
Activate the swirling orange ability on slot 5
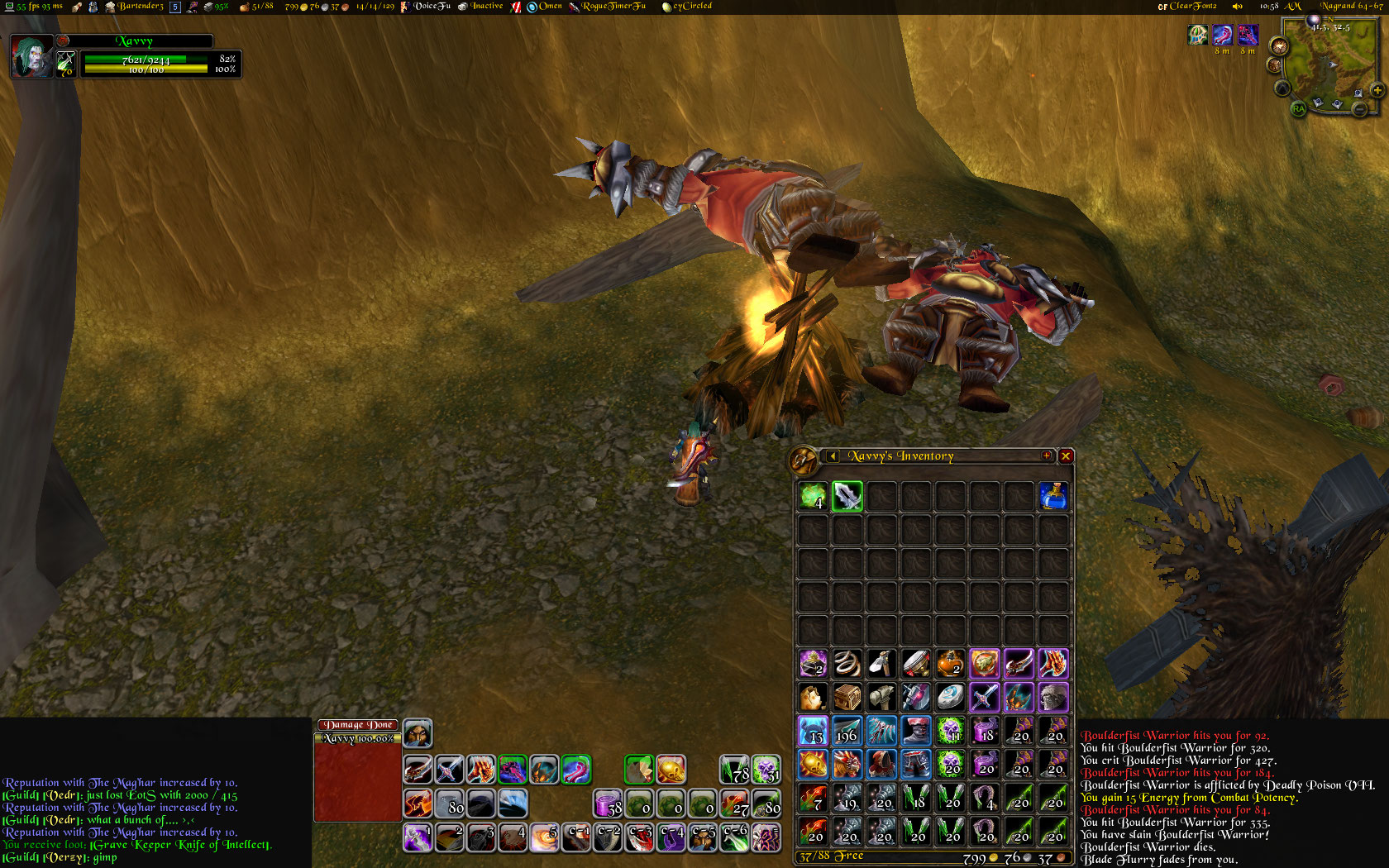click(544, 837)
